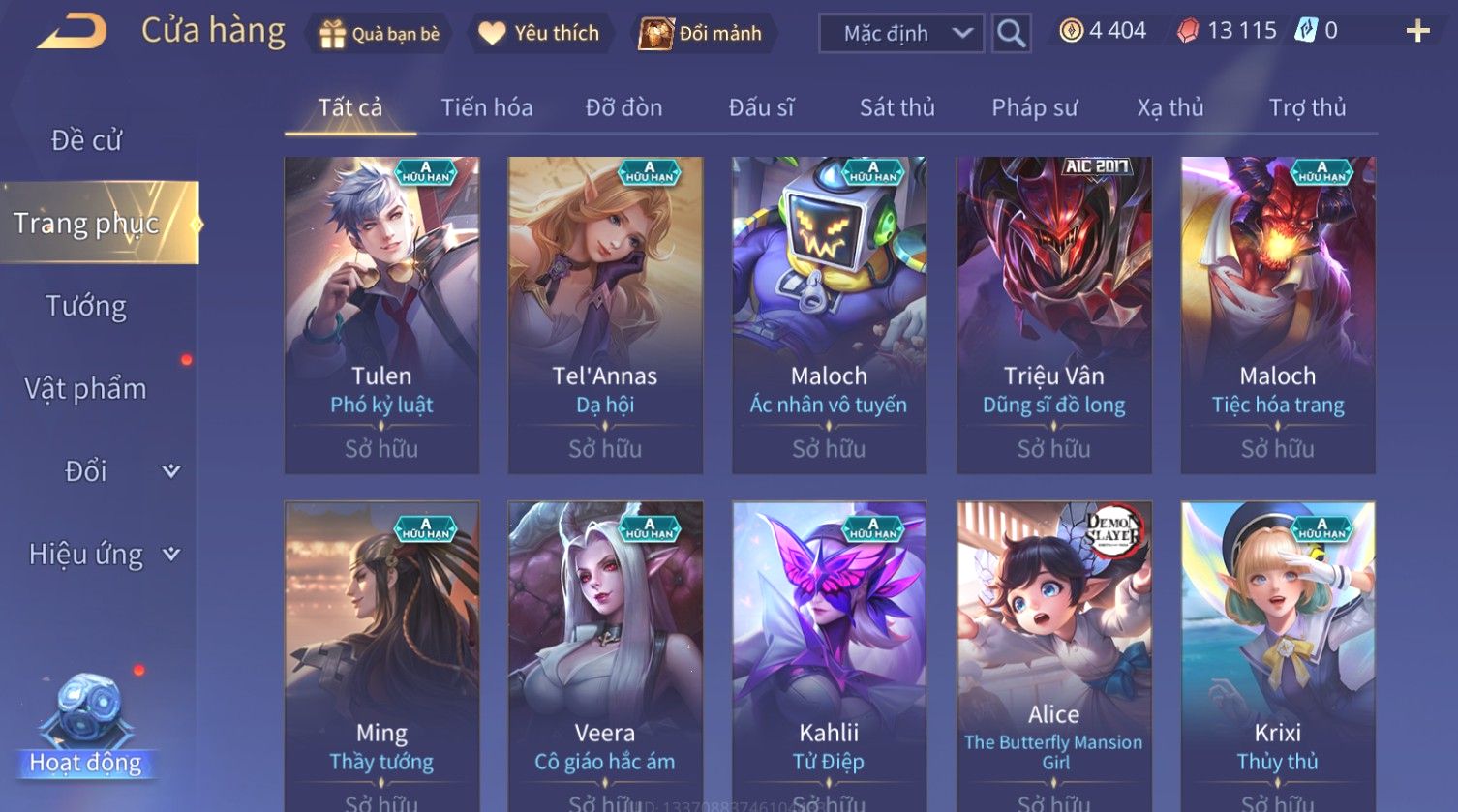Screen dimensions: 1458x812
Task: Open the Tướng shop section
Action: tap(86, 307)
